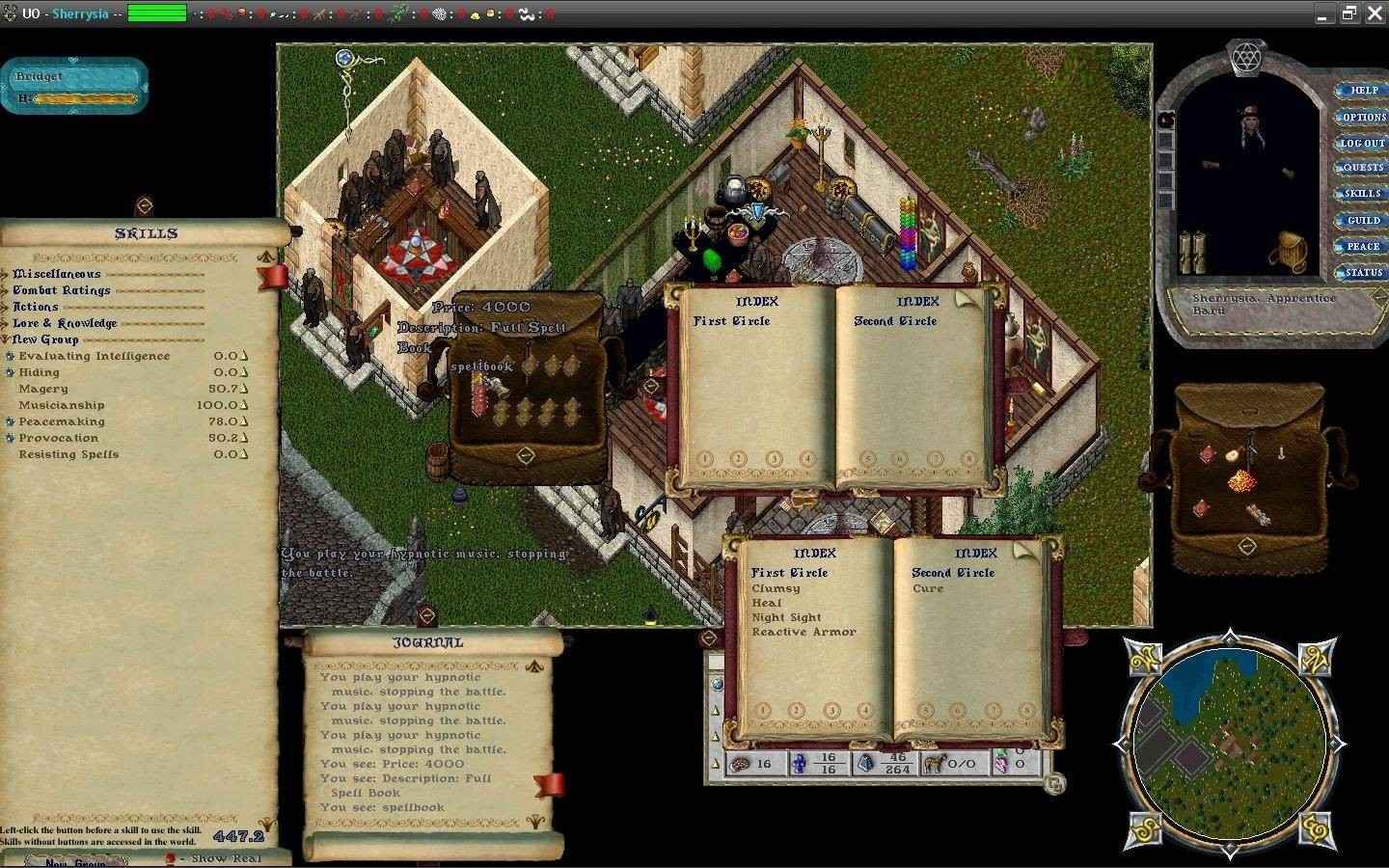The image size is (1389, 868).
Task: Minimize the game window
Action: click(x=1322, y=14)
